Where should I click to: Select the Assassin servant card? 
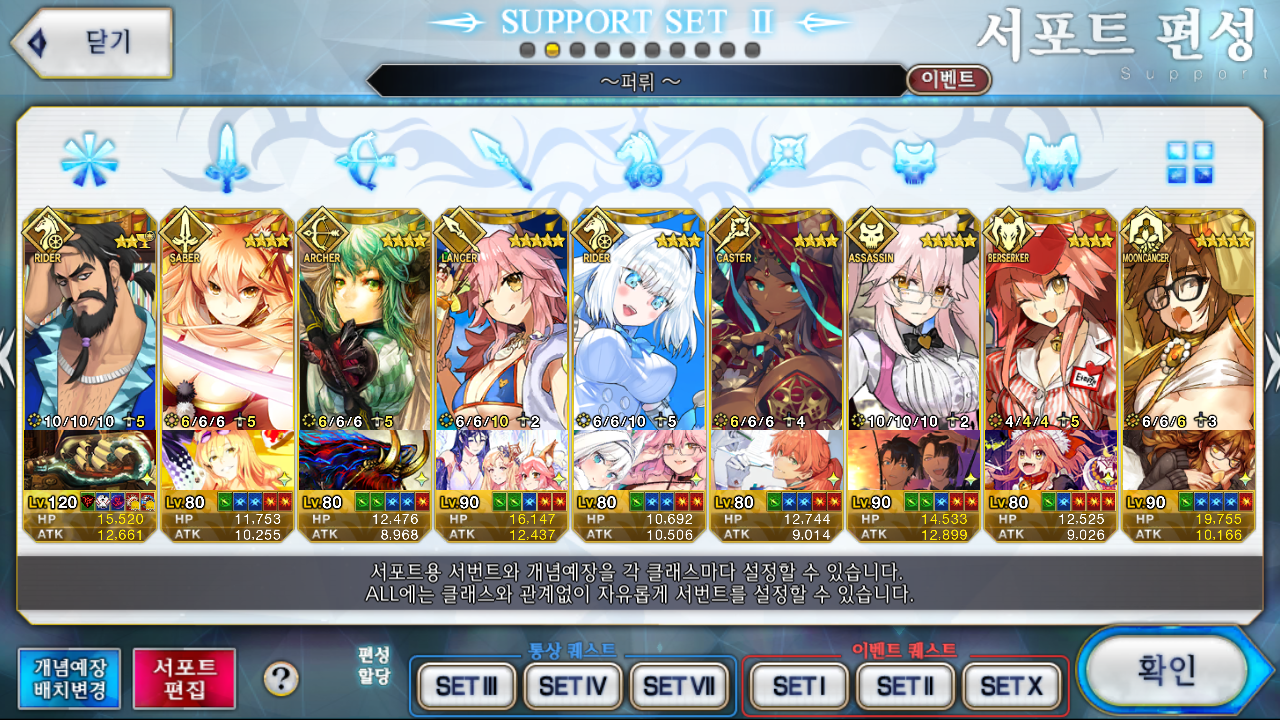tap(913, 330)
